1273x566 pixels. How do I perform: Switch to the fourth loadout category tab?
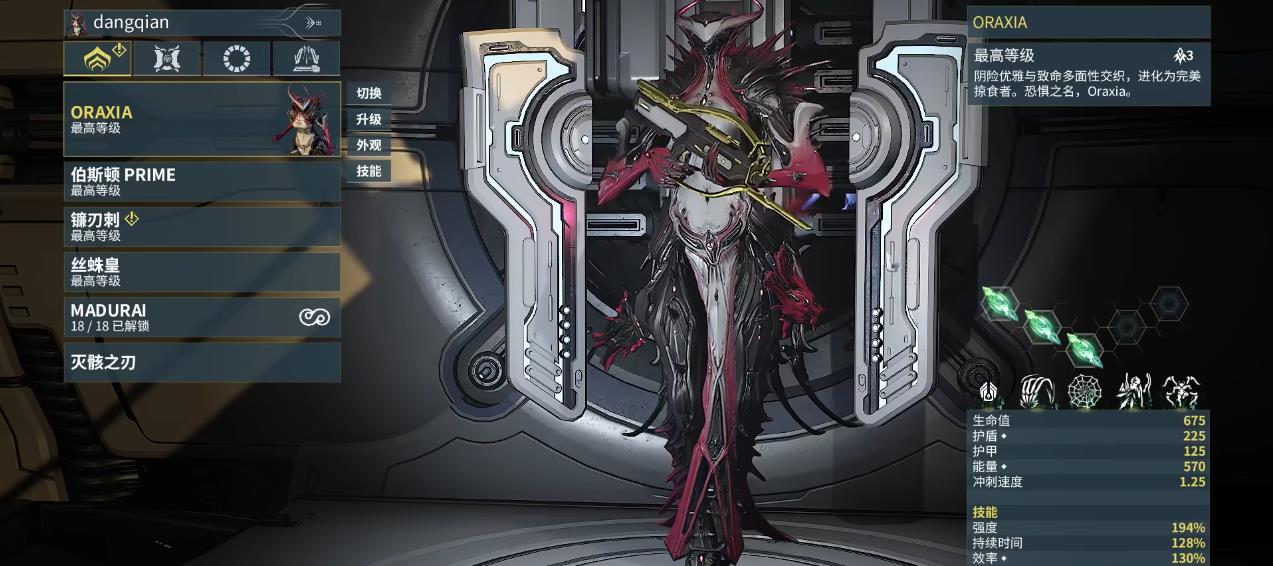point(306,58)
